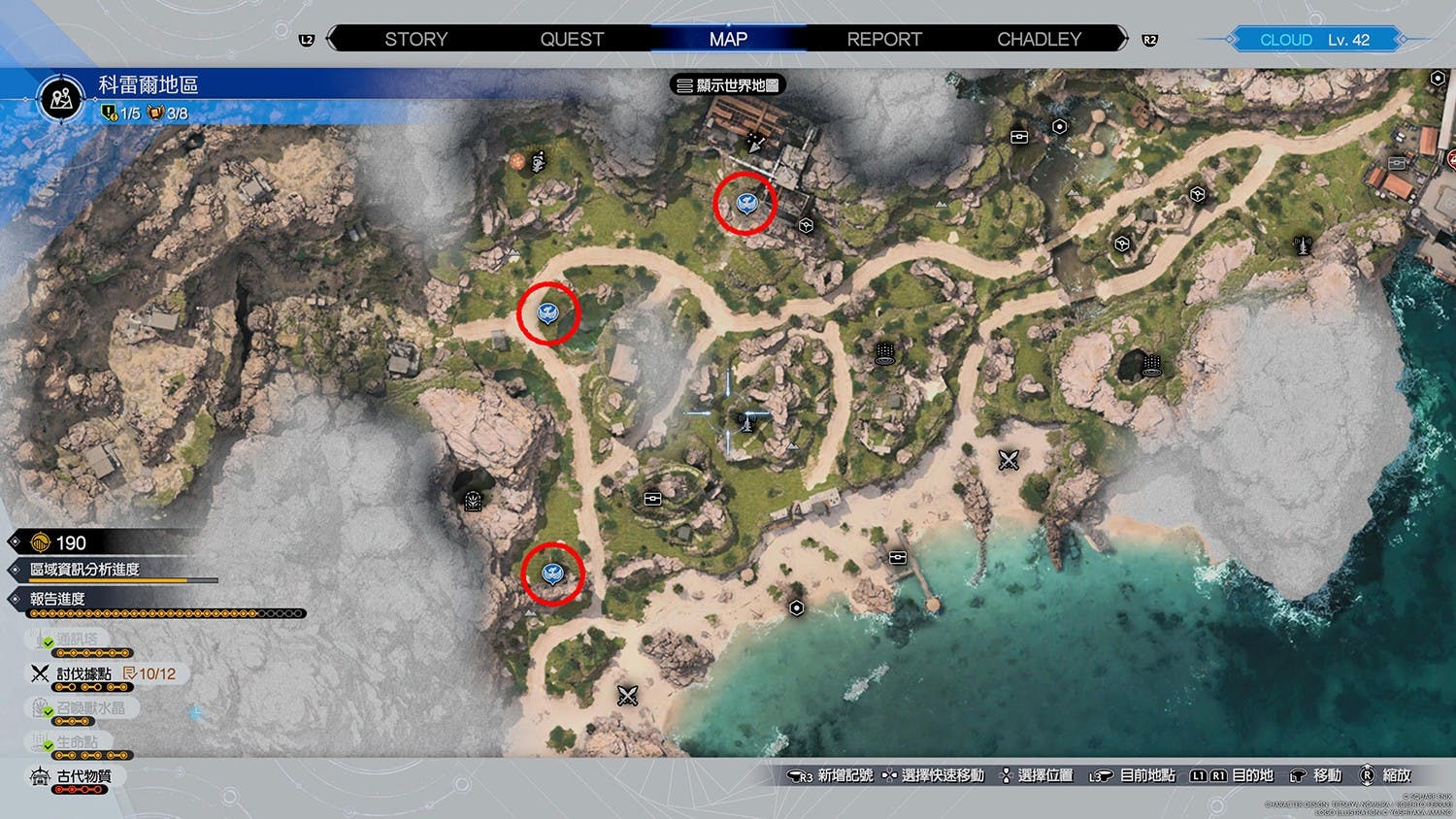Open the CHADLEY tab
This screenshot has height=819, width=1456.
click(1039, 39)
